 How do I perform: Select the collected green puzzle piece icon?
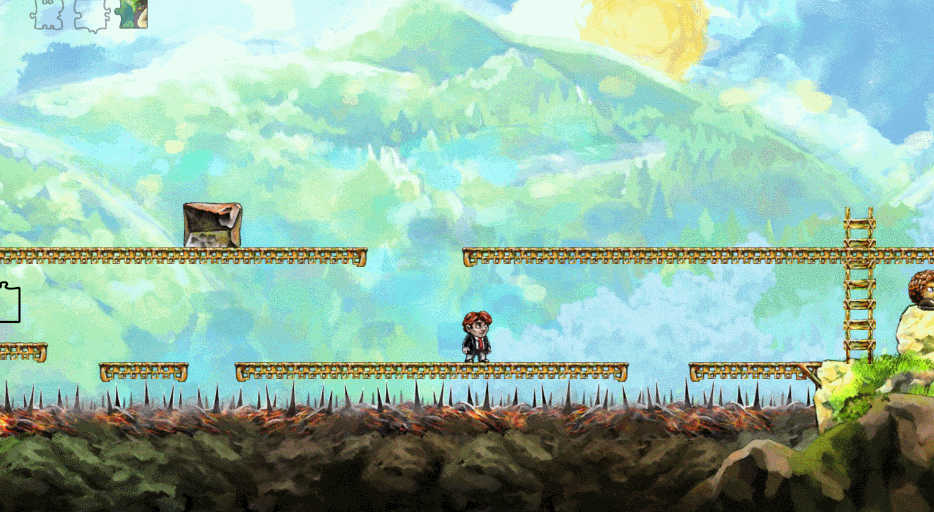click(133, 13)
